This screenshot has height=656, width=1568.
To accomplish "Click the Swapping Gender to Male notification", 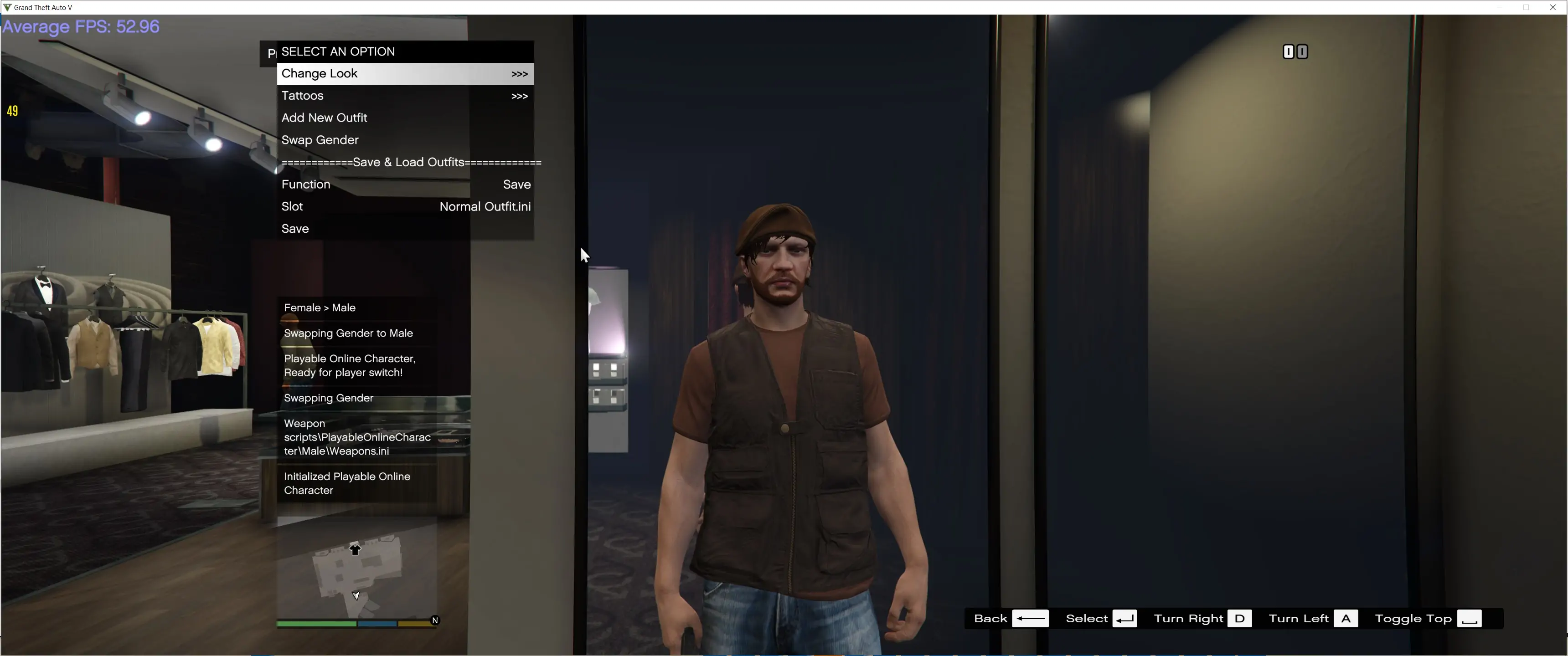I will coord(348,333).
